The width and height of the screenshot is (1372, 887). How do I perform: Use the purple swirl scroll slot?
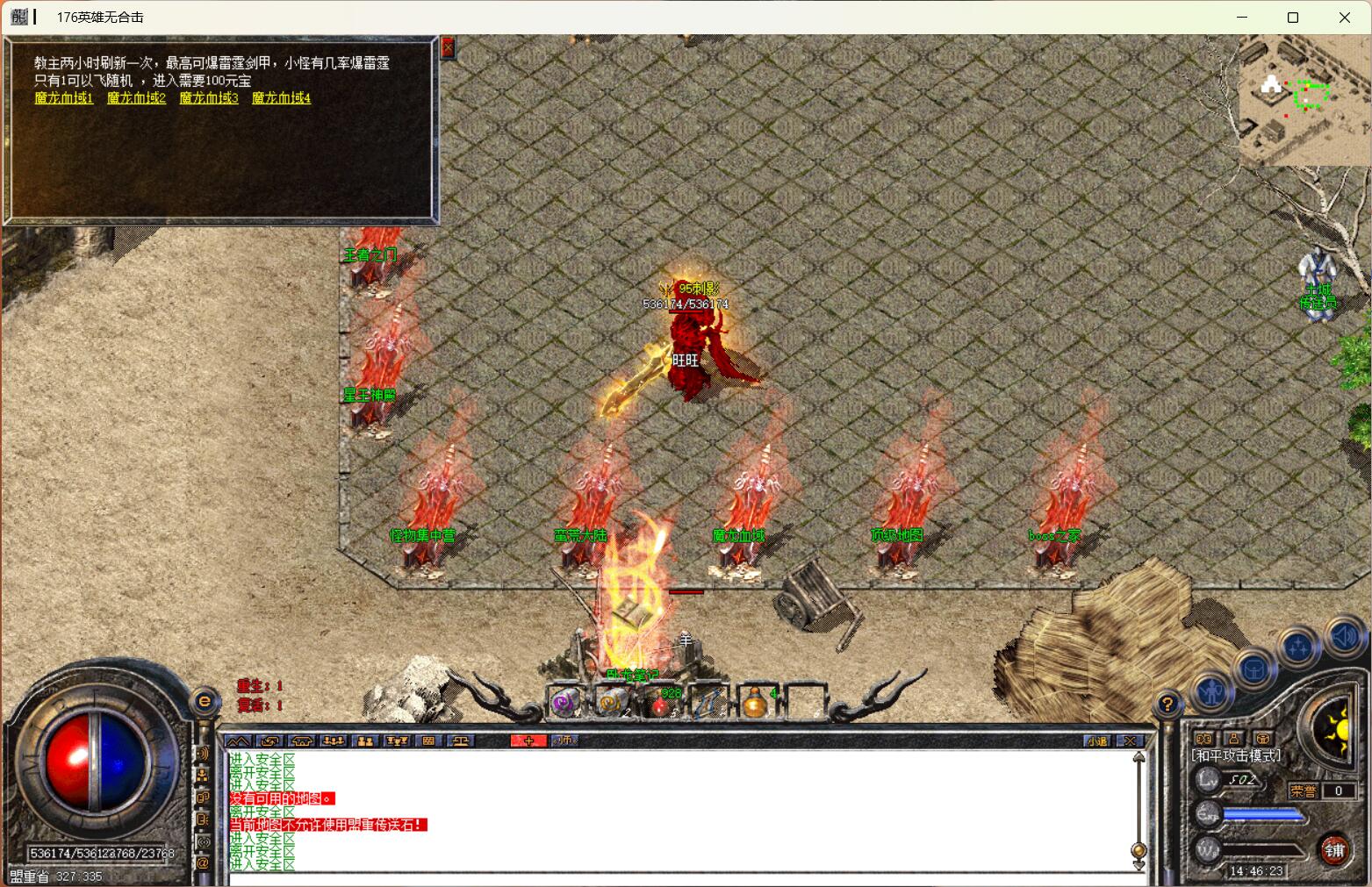565,702
